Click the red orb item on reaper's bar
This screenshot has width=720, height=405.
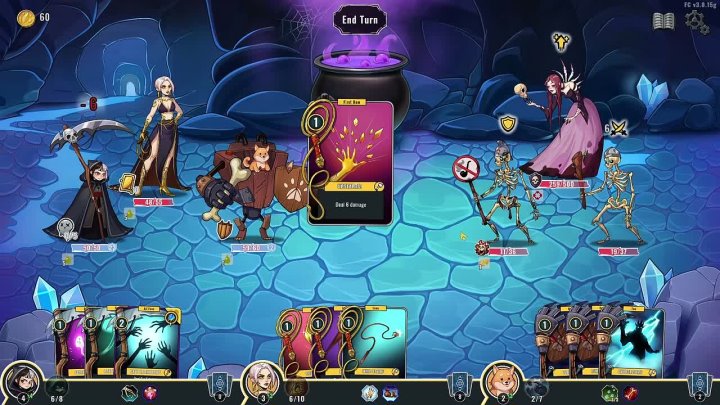point(150,392)
